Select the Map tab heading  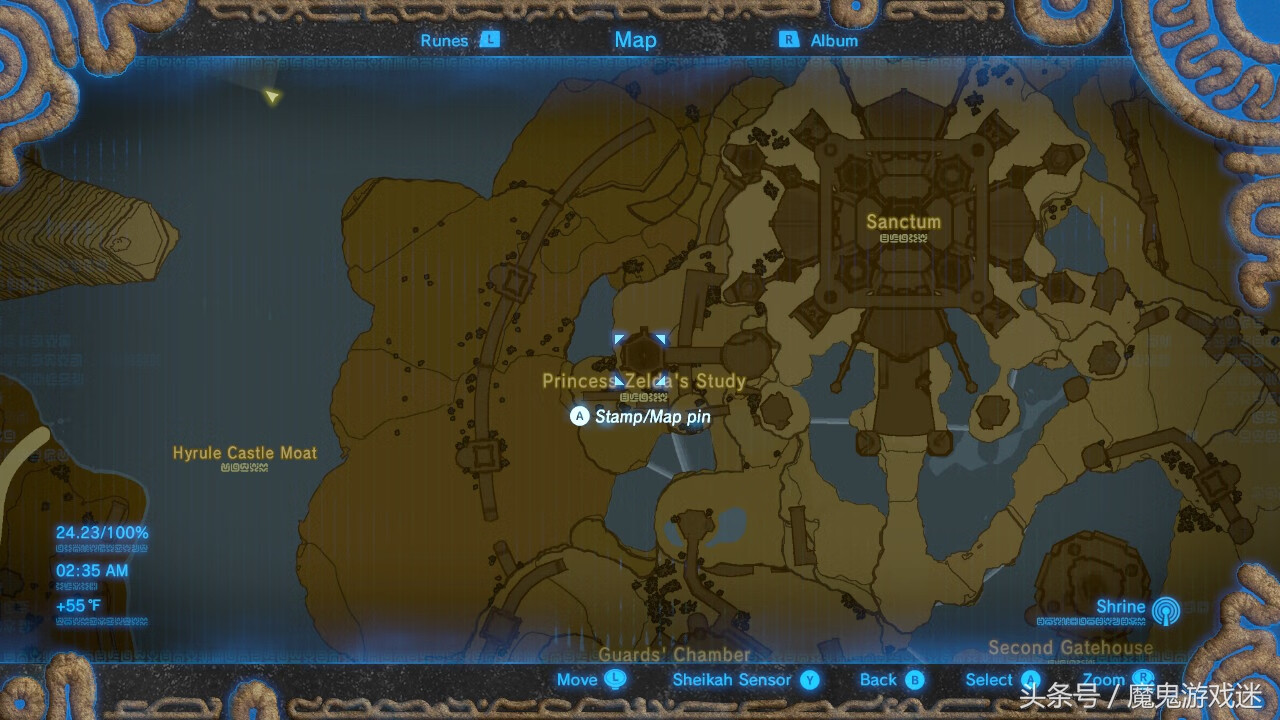tap(635, 40)
